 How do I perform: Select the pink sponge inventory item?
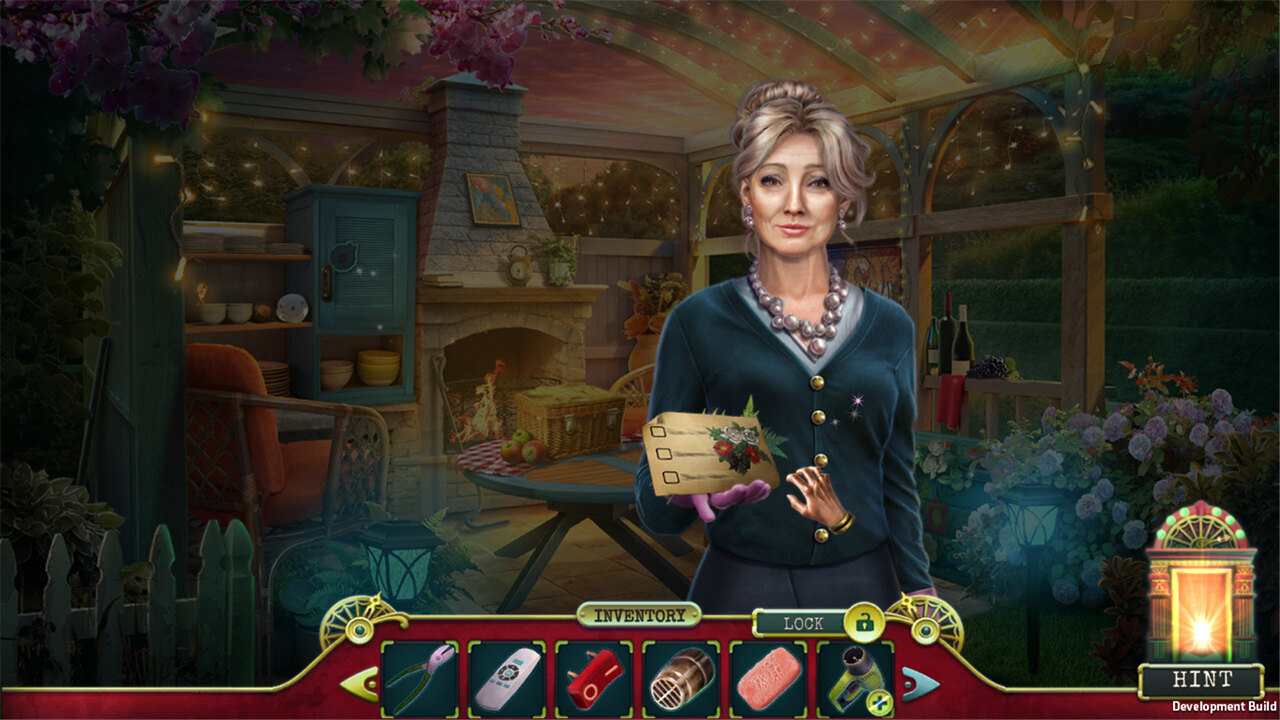tap(767, 680)
